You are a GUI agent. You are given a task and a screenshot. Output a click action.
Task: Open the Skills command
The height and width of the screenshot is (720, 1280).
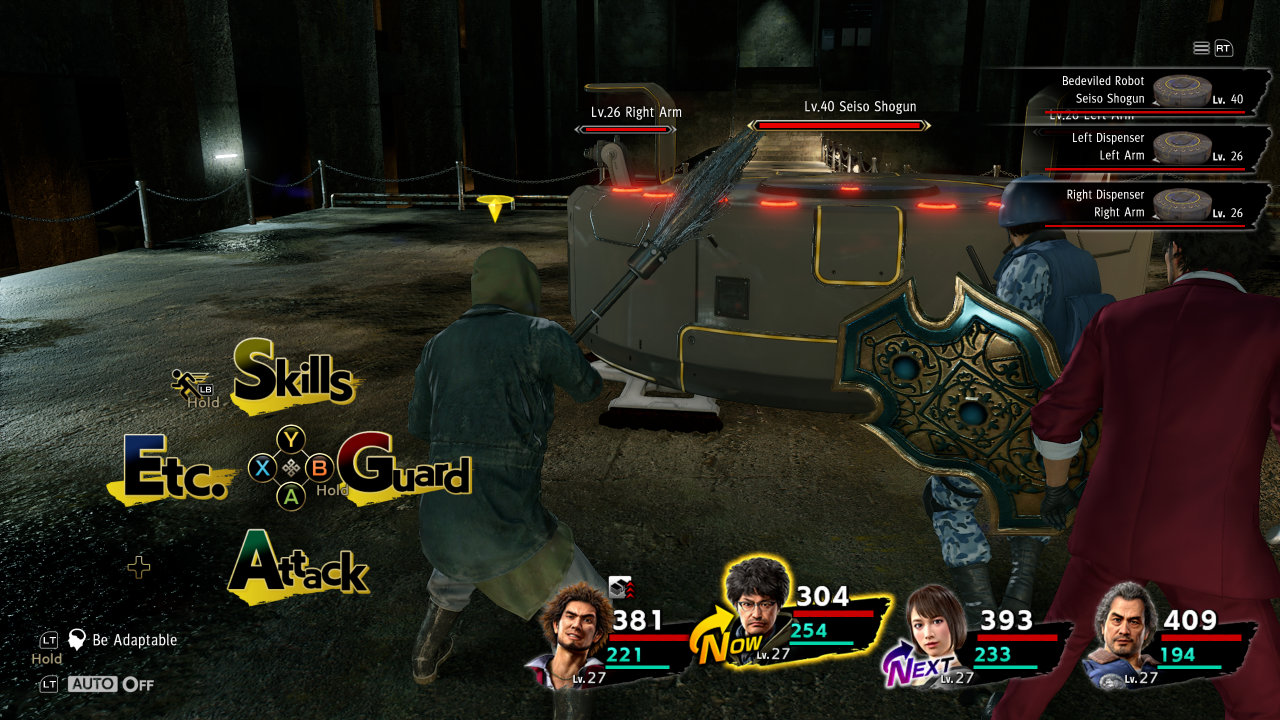294,377
